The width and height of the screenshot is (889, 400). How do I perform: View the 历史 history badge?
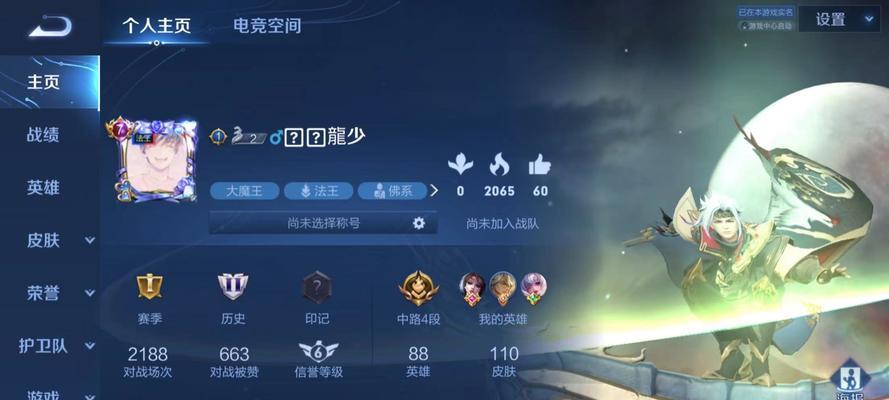tap(233, 288)
